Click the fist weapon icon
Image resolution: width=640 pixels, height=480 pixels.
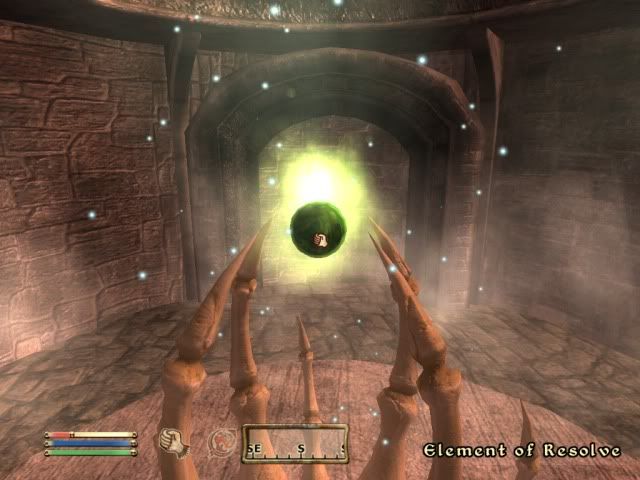pyautogui.click(x=176, y=440)
